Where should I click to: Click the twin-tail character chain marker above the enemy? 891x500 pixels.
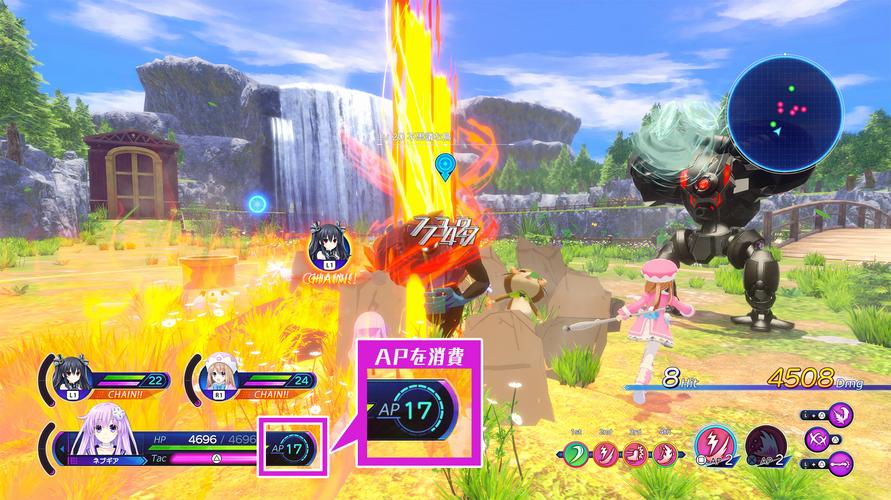329,241
